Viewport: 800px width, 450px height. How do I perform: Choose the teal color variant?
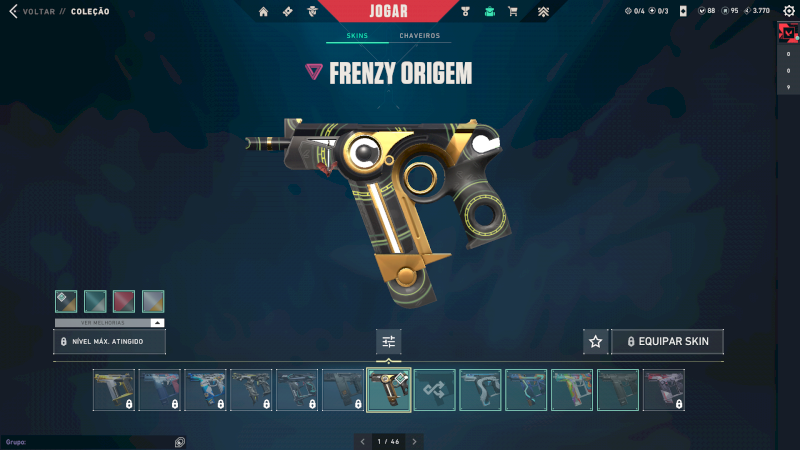point(95,301)
